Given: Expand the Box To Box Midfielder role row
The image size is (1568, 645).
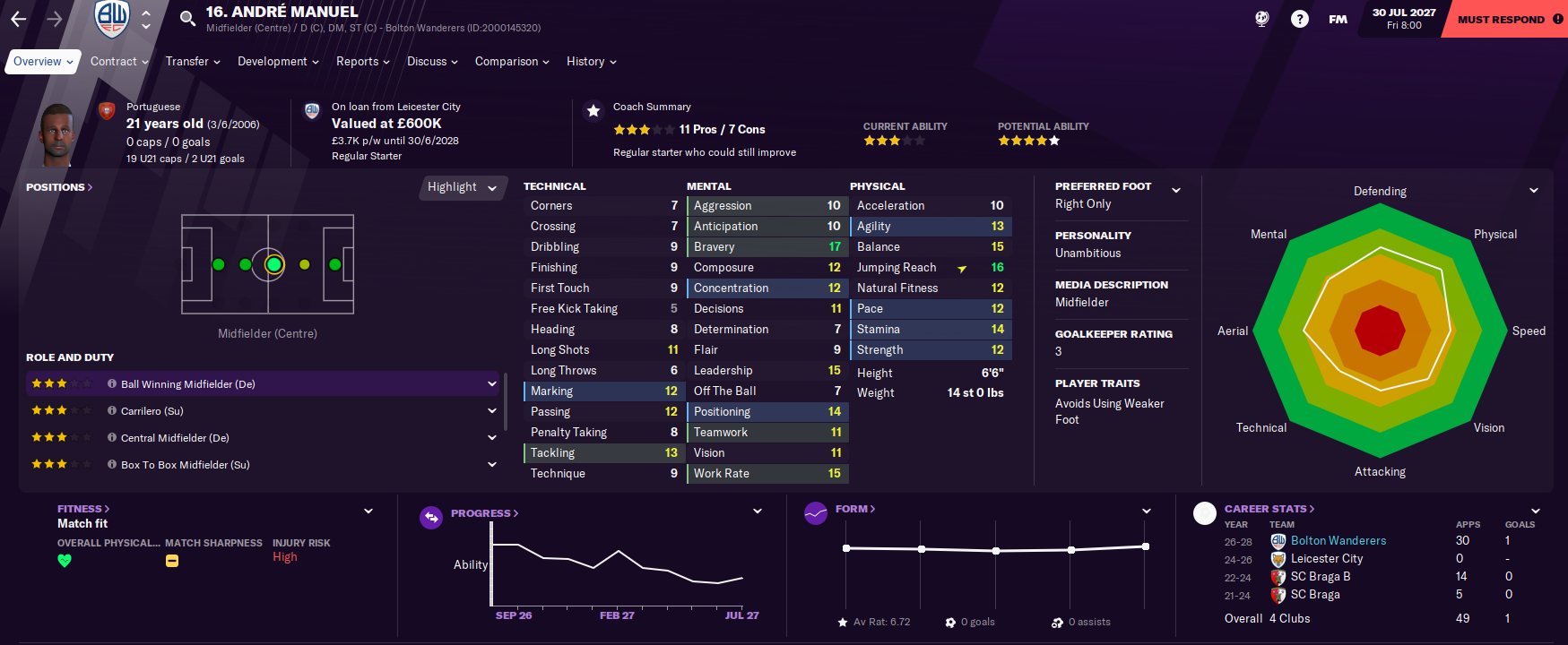Looking at the screenshot, I should (491, 465).
